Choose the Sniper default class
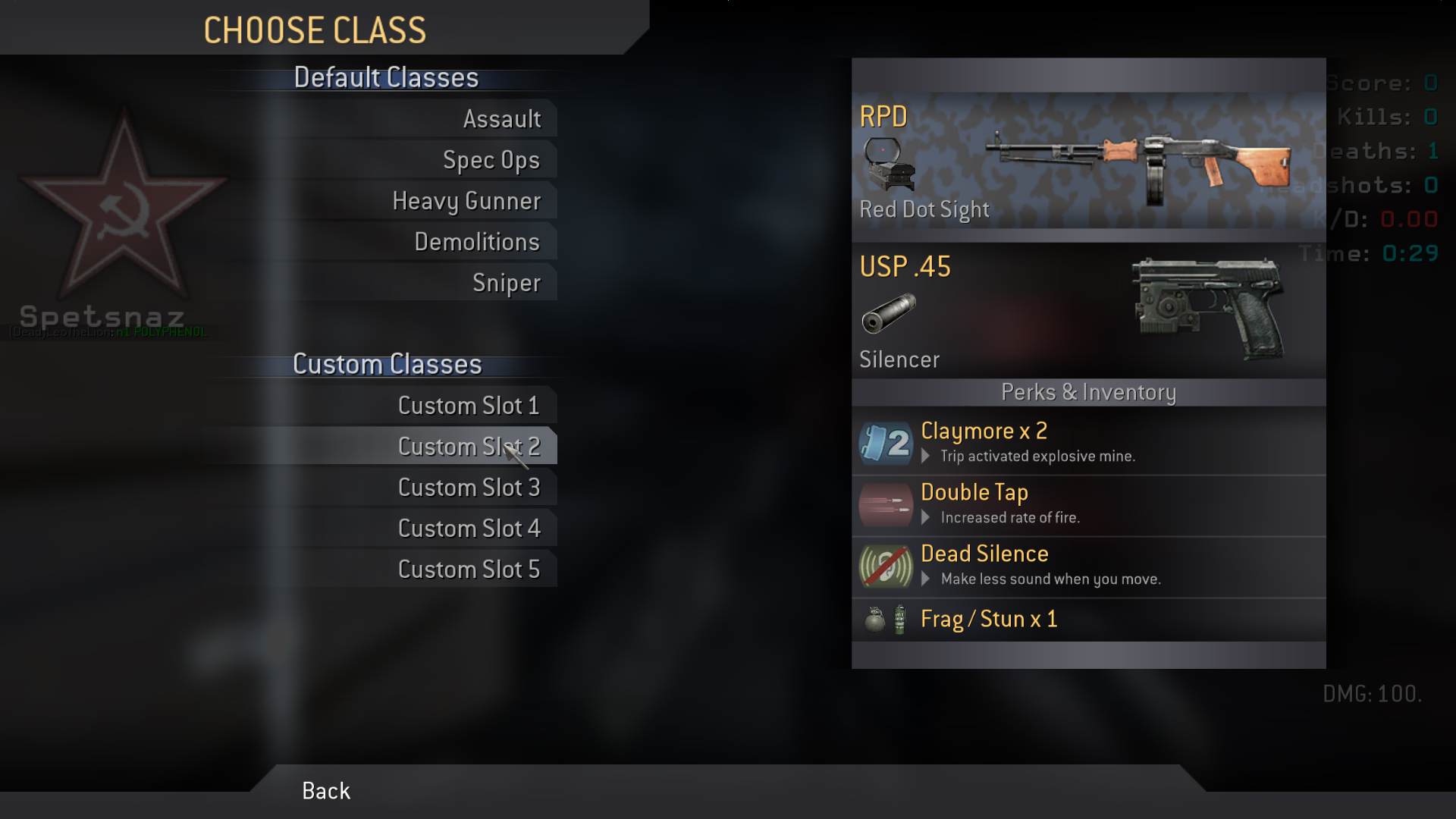The image size is (1456, 819). click(506, 283)
